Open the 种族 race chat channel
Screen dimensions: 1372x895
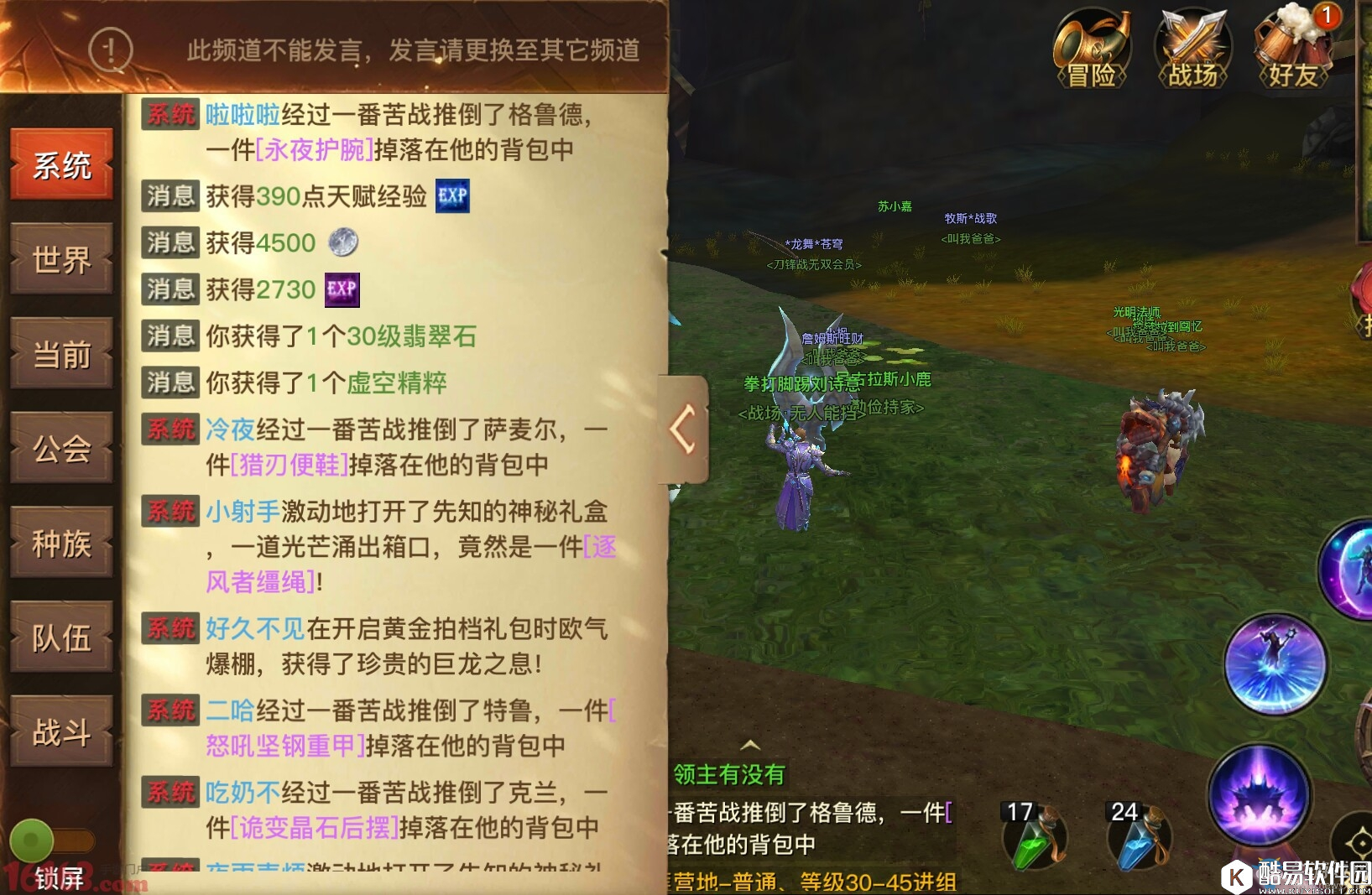tap(61, 544)
